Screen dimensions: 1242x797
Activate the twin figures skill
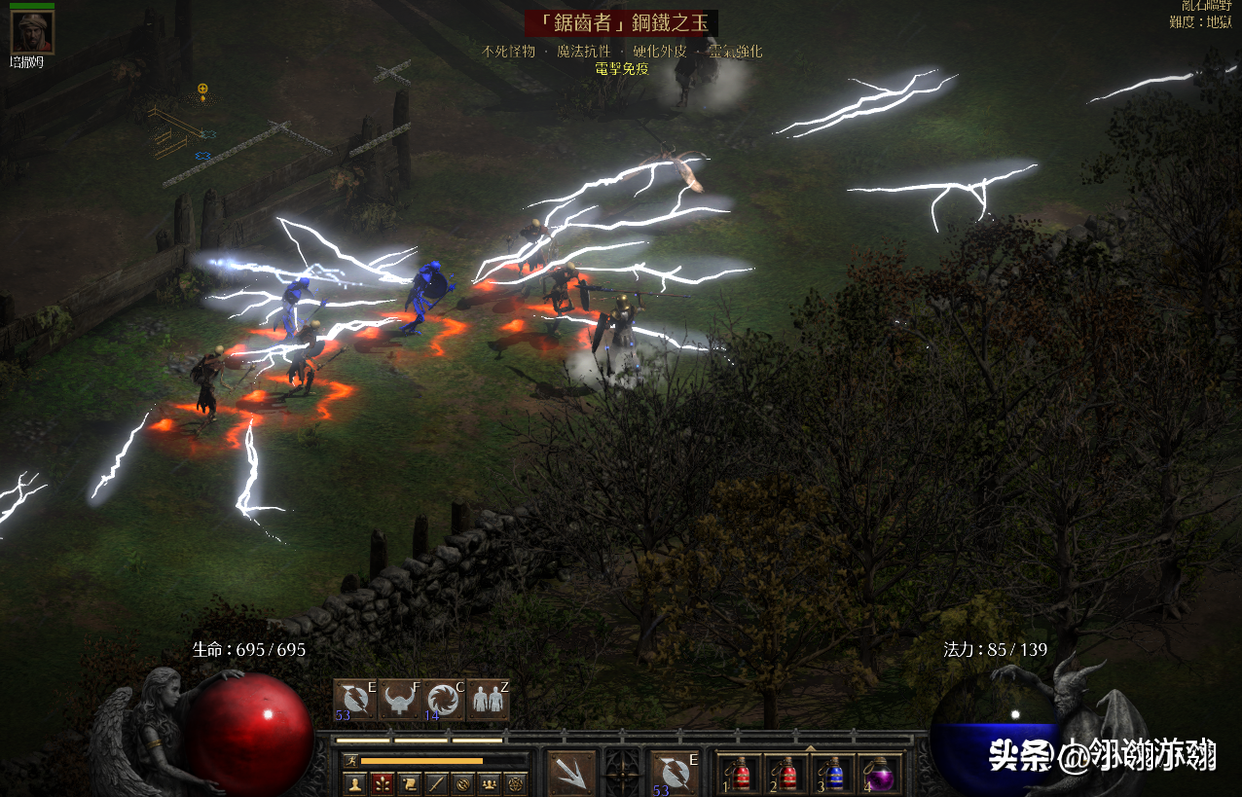(x=488, y=699)
